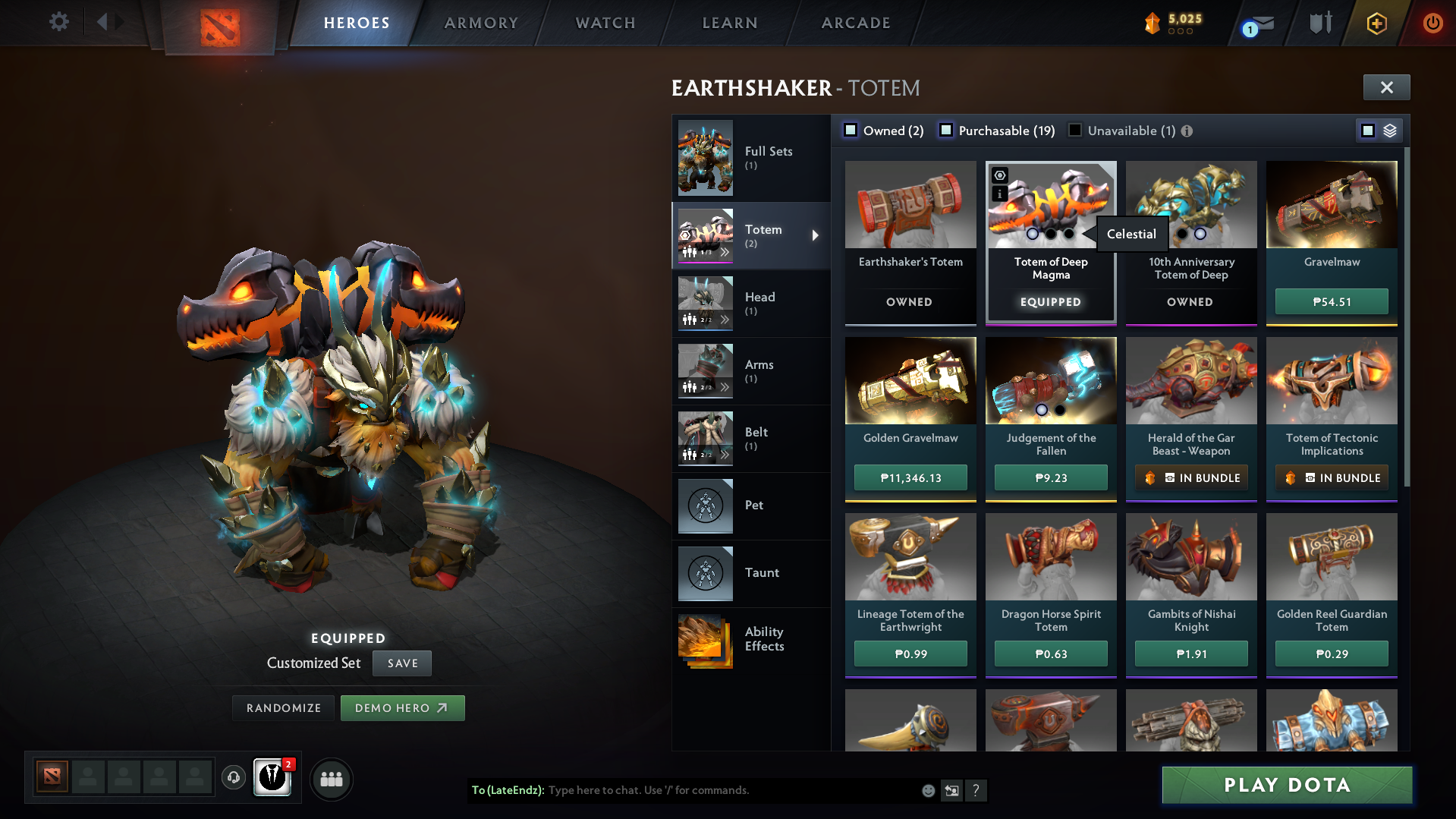Click the double-chevron on the Head slot
This screenshot has height=819, width=1456.
coord(726,320)
